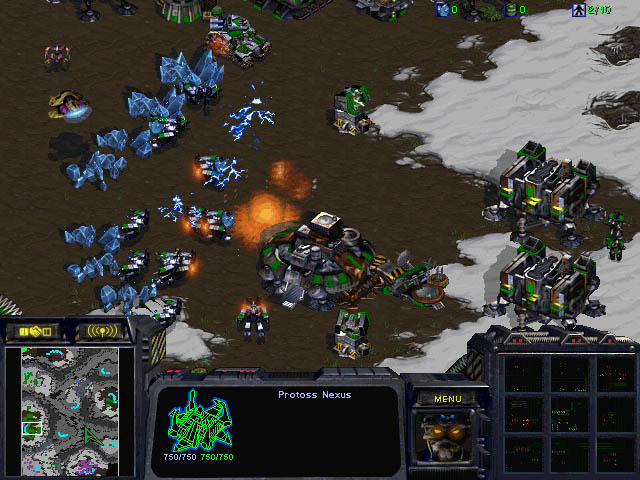Open the alliance handshake diplomacy button

tap(35, 331)
